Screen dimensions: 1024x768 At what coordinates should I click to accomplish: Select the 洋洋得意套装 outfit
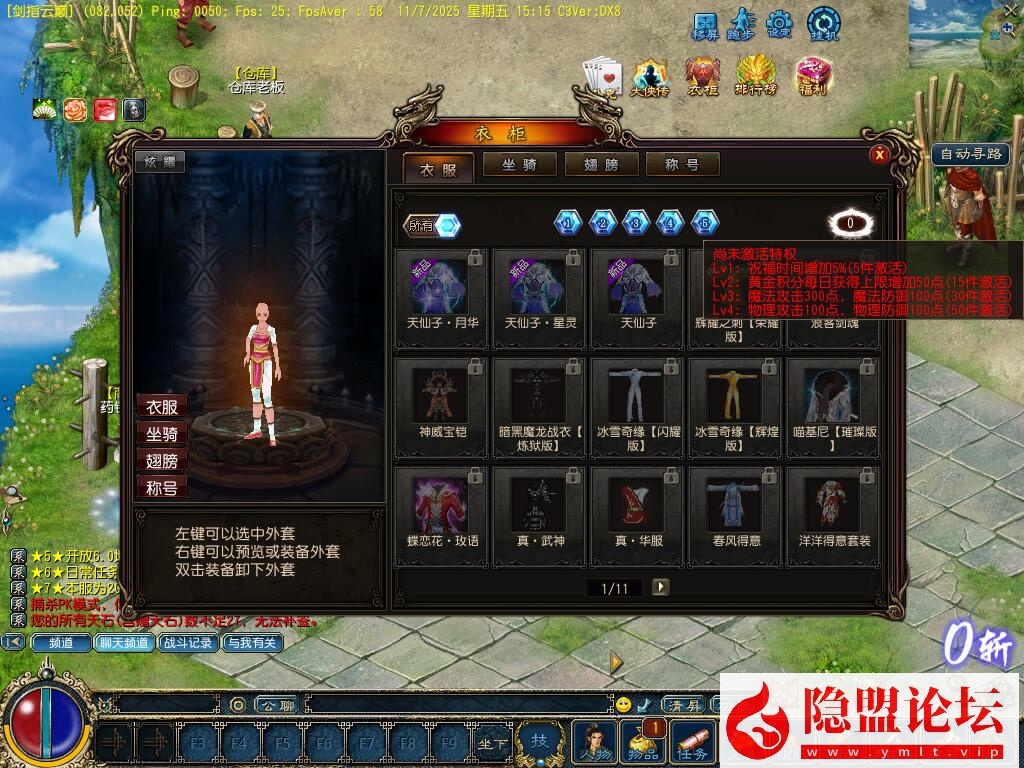pos(833,515)
